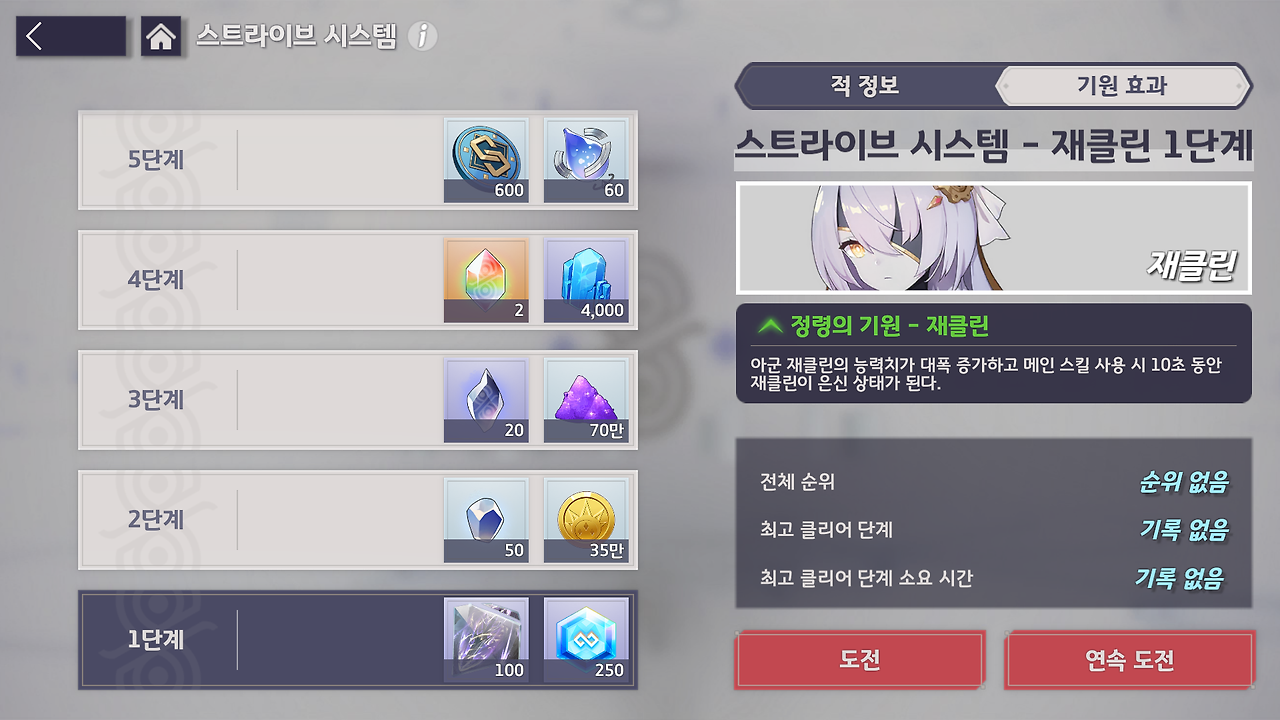
Task: Click the back arrow button
Action: 70,36
